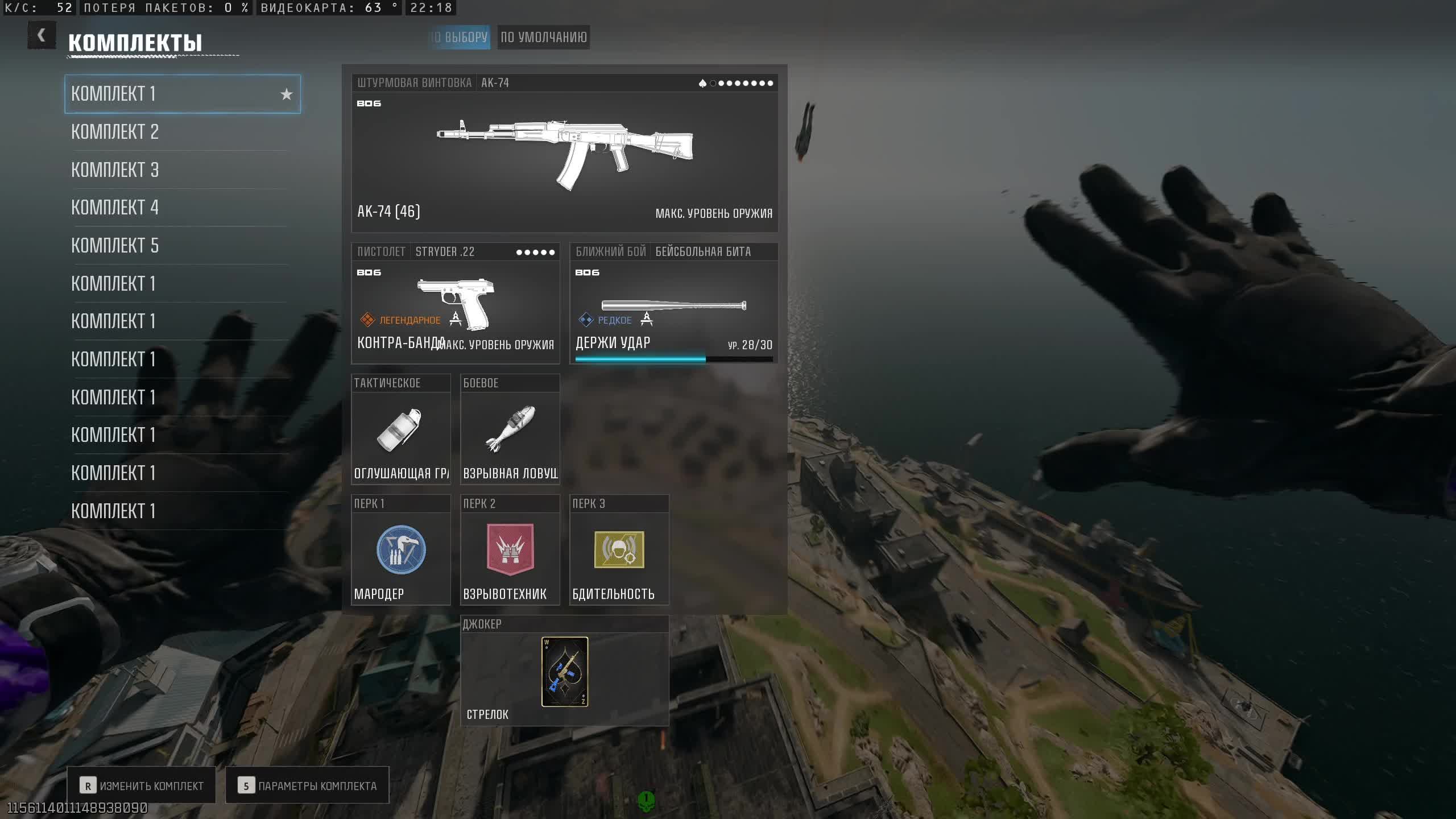Open the baseball bat melee slot

673,304
